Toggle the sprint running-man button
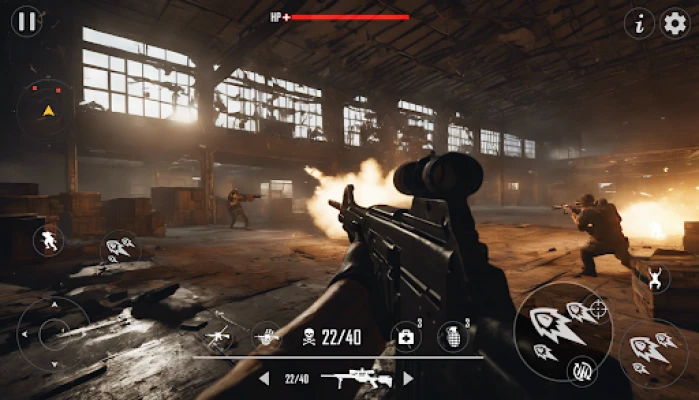The width and height of the screenshot is (699, 400). pyautogui.click(x=48, y=240)
